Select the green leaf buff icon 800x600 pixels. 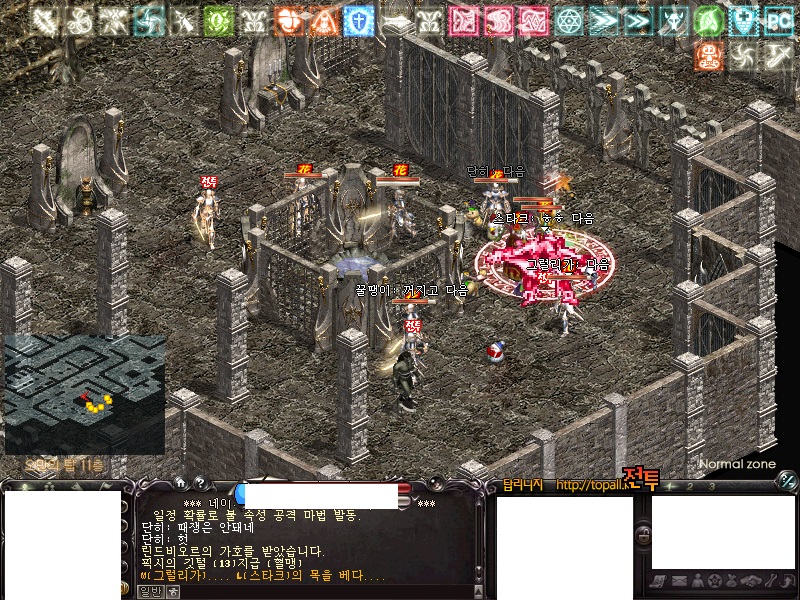click(x=218, y=20)
